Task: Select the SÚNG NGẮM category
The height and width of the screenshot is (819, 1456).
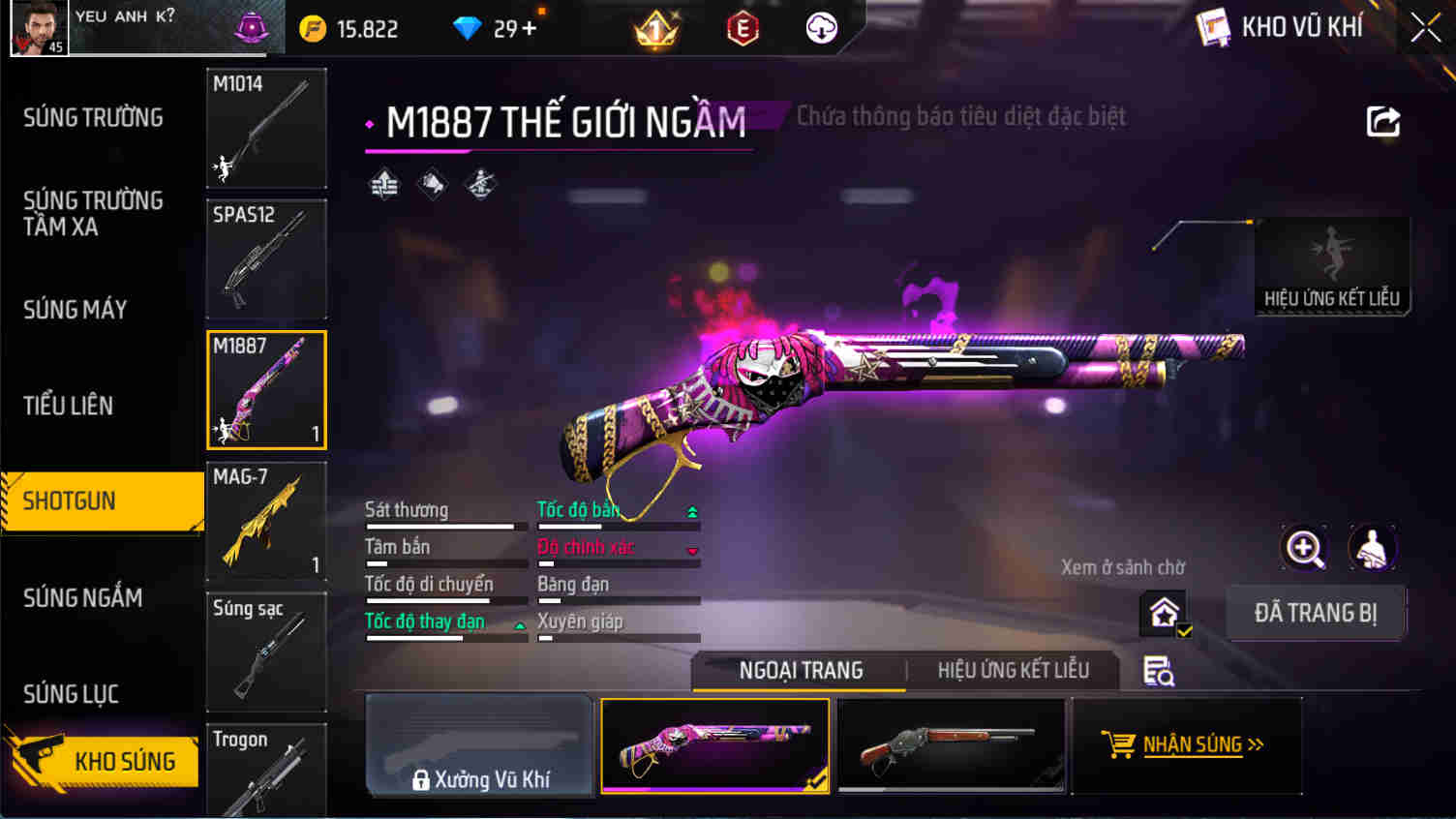Action: (x=83, y=598)
